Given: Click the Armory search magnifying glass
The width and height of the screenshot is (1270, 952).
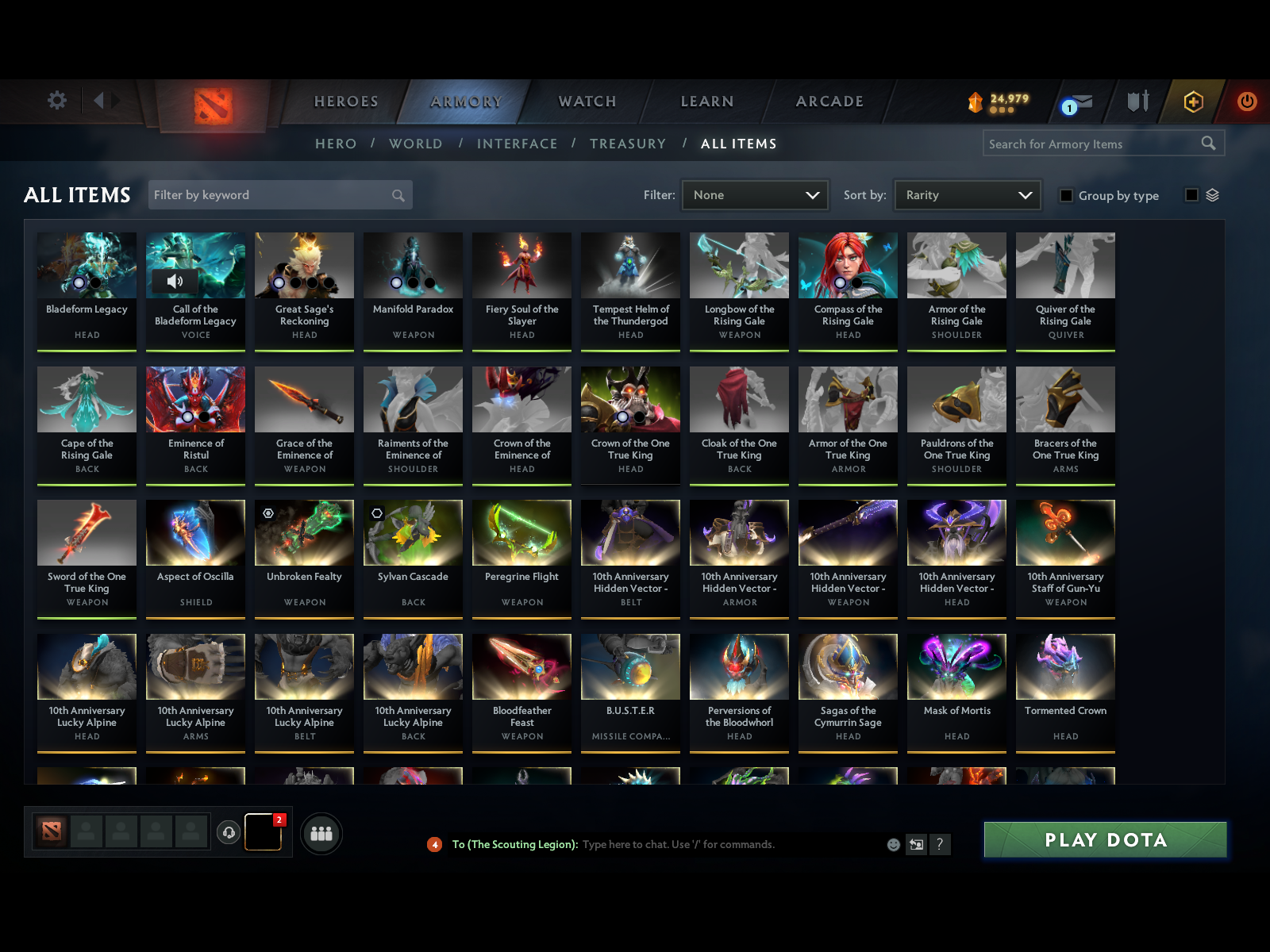Looking at the screenshot, I should 1209,144.
